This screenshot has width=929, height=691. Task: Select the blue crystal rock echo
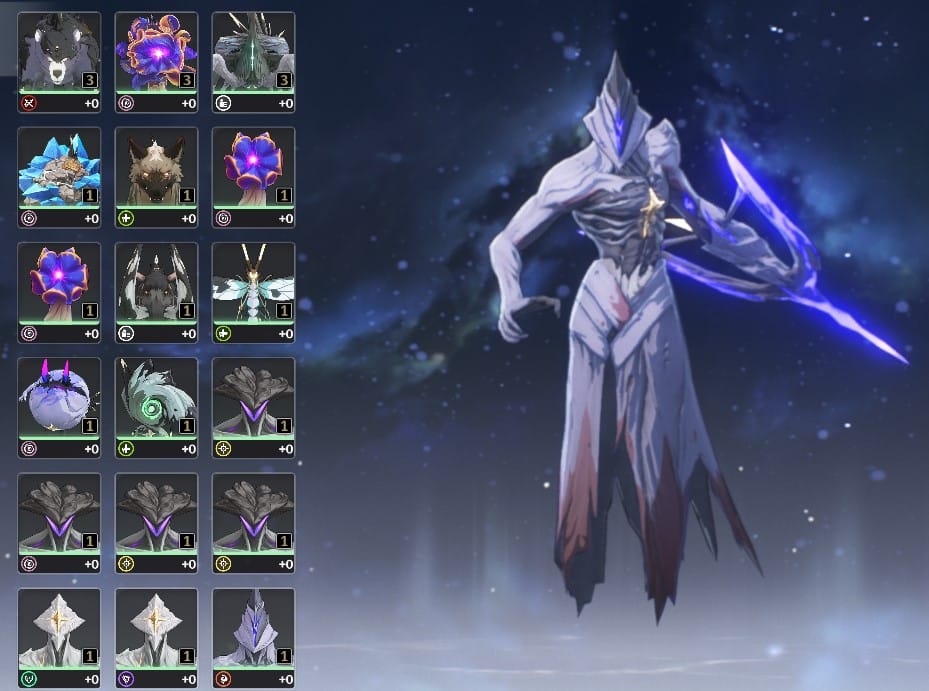(59, 168)
